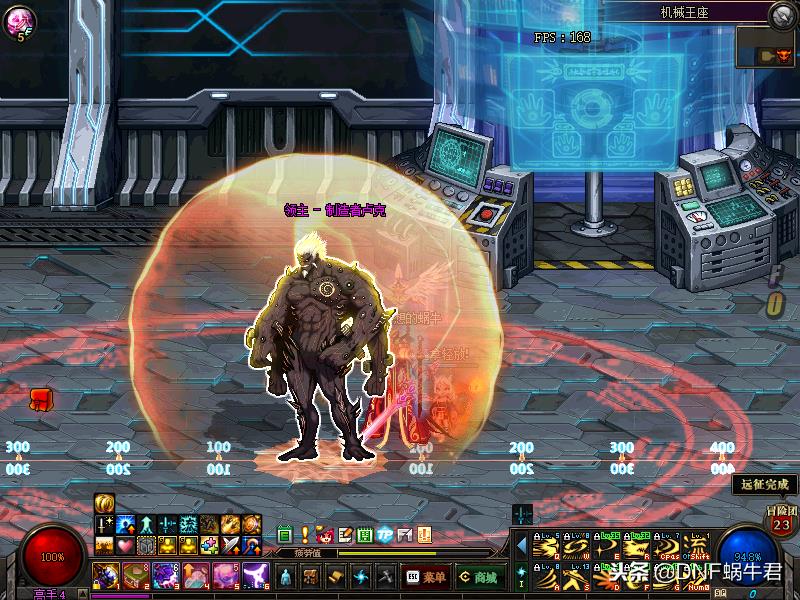The image size is (800, 600).
Task: Activate the Q-key skill icon
Action: (x=545, y=547)
